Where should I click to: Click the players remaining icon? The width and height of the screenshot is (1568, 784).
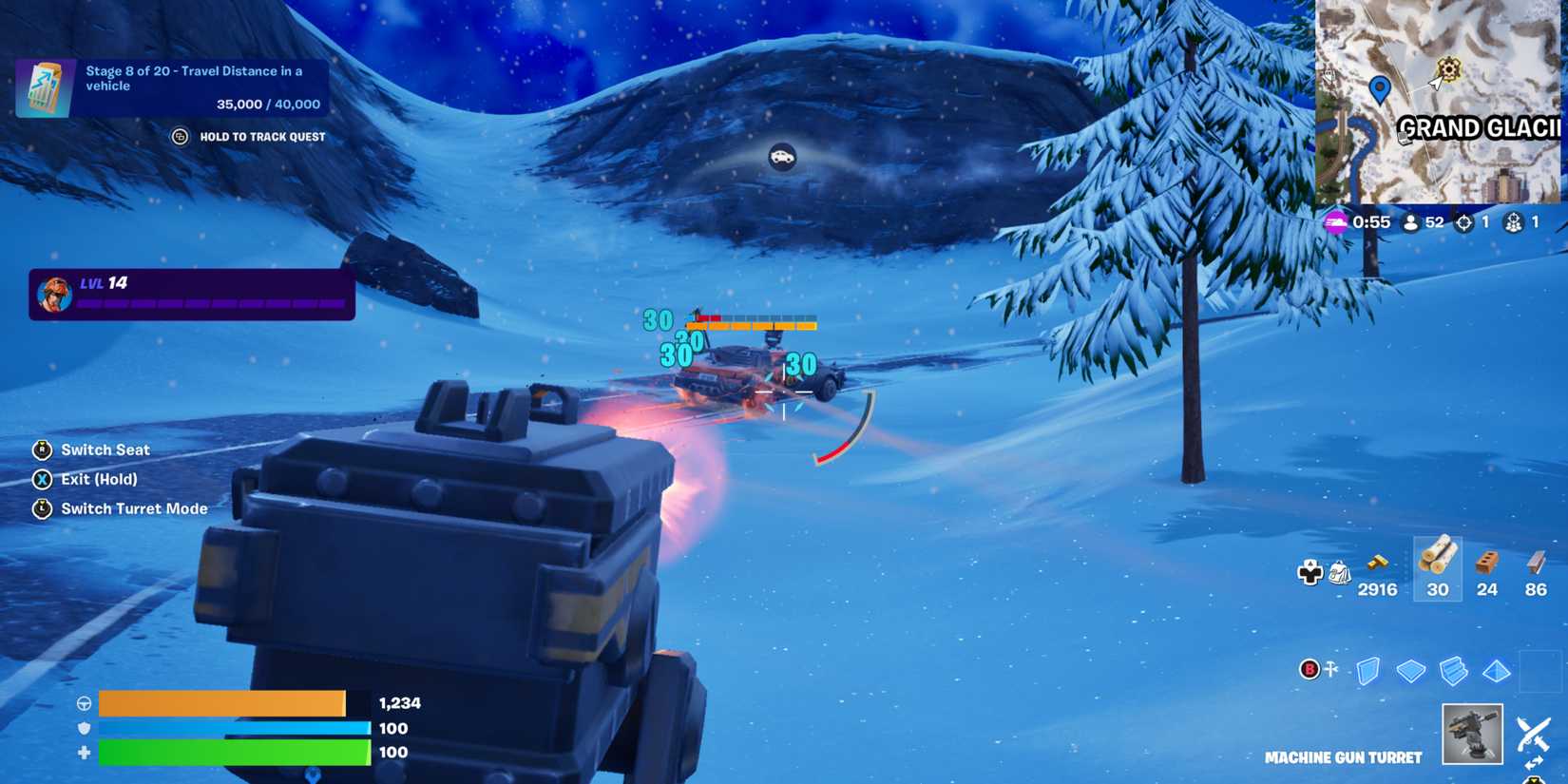pos(1411,220)
